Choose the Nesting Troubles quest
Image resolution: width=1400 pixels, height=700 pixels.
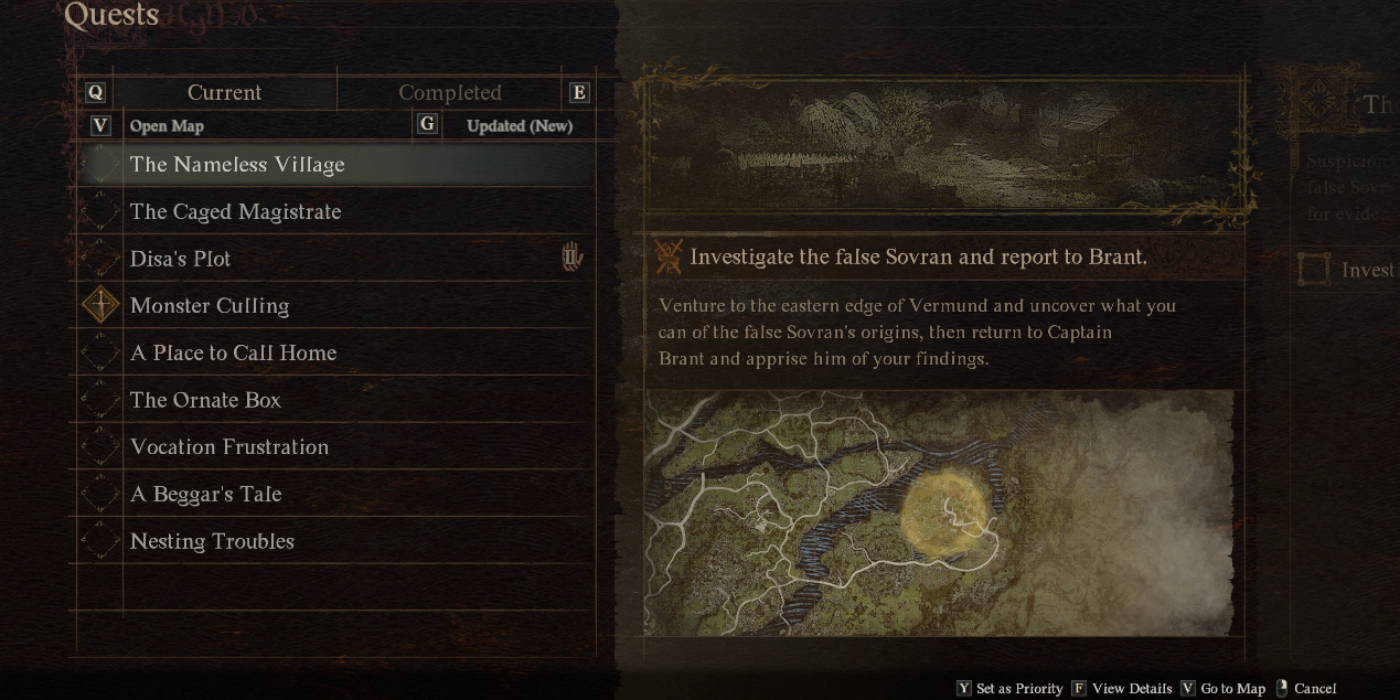(212, 541)
